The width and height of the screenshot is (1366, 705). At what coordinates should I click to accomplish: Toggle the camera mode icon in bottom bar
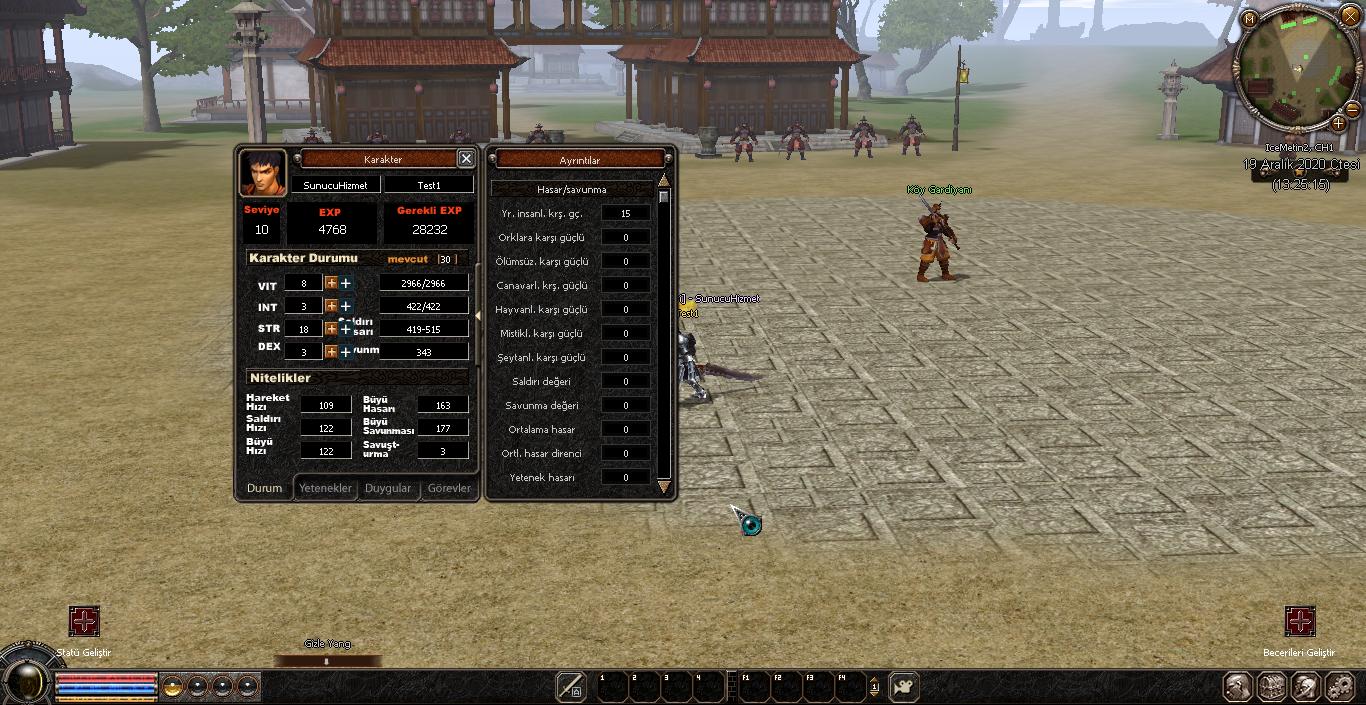click(904, 686)
